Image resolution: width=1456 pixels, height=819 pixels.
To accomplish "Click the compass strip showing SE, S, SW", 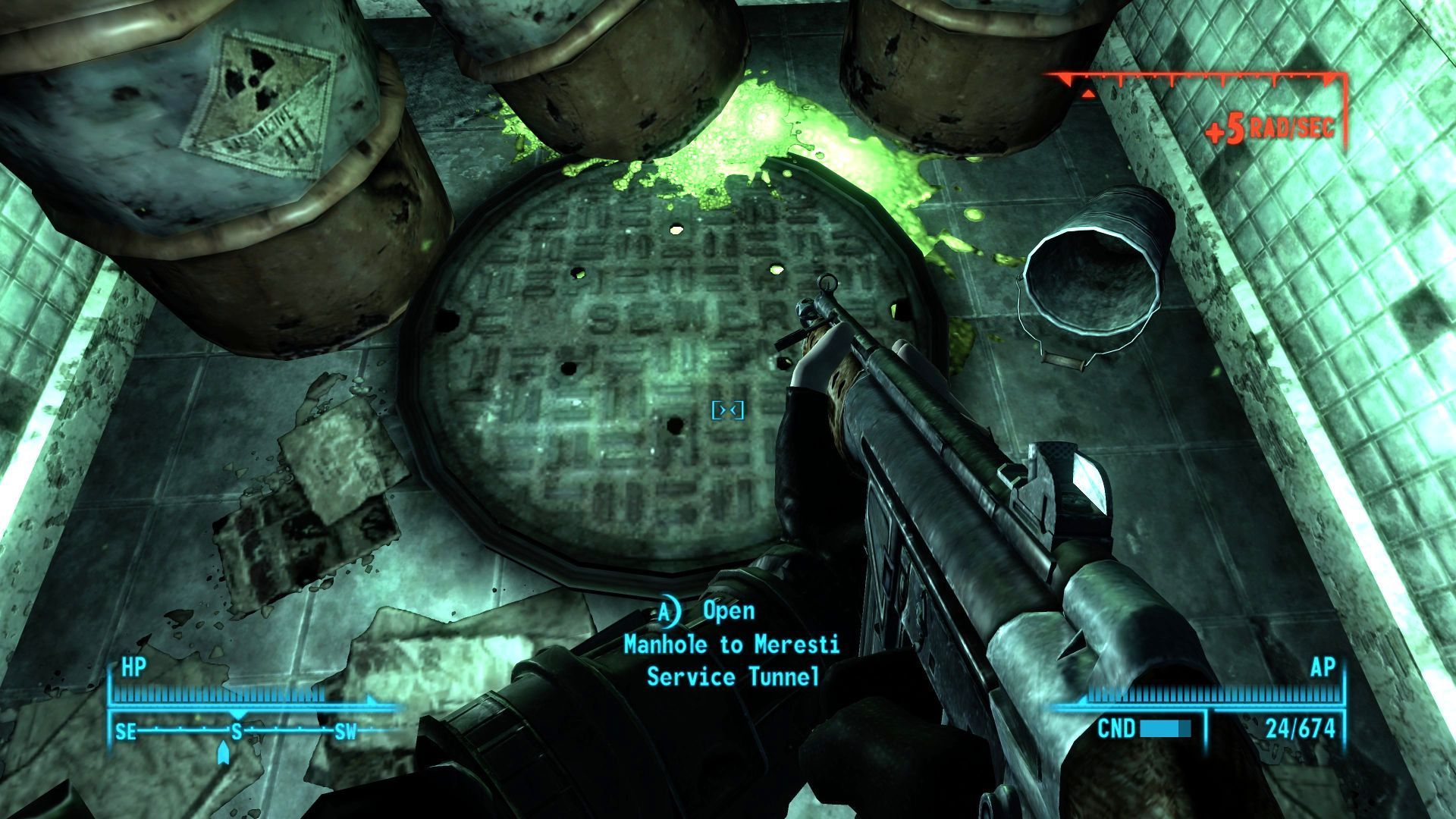I will tap(237, 731).
